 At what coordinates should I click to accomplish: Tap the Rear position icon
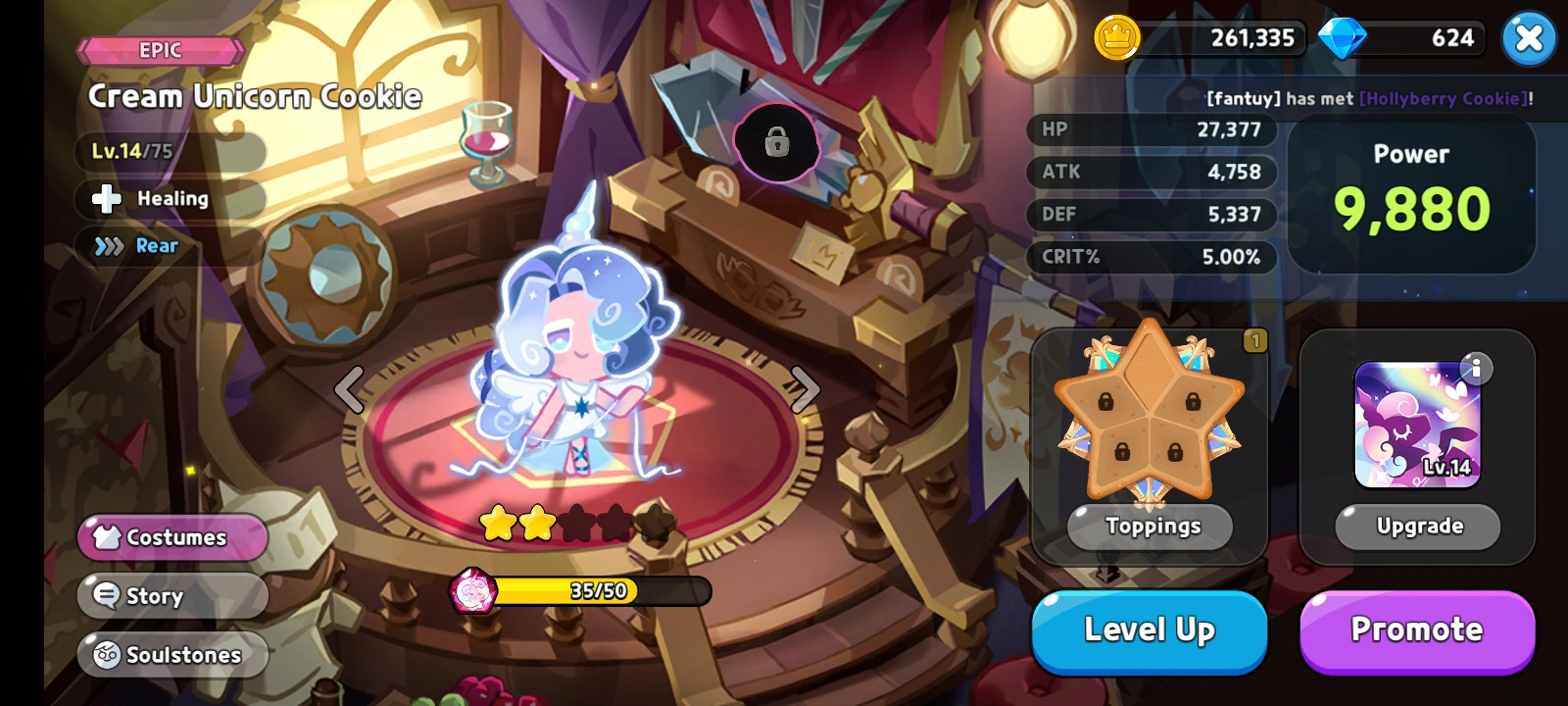coord(108,246)
